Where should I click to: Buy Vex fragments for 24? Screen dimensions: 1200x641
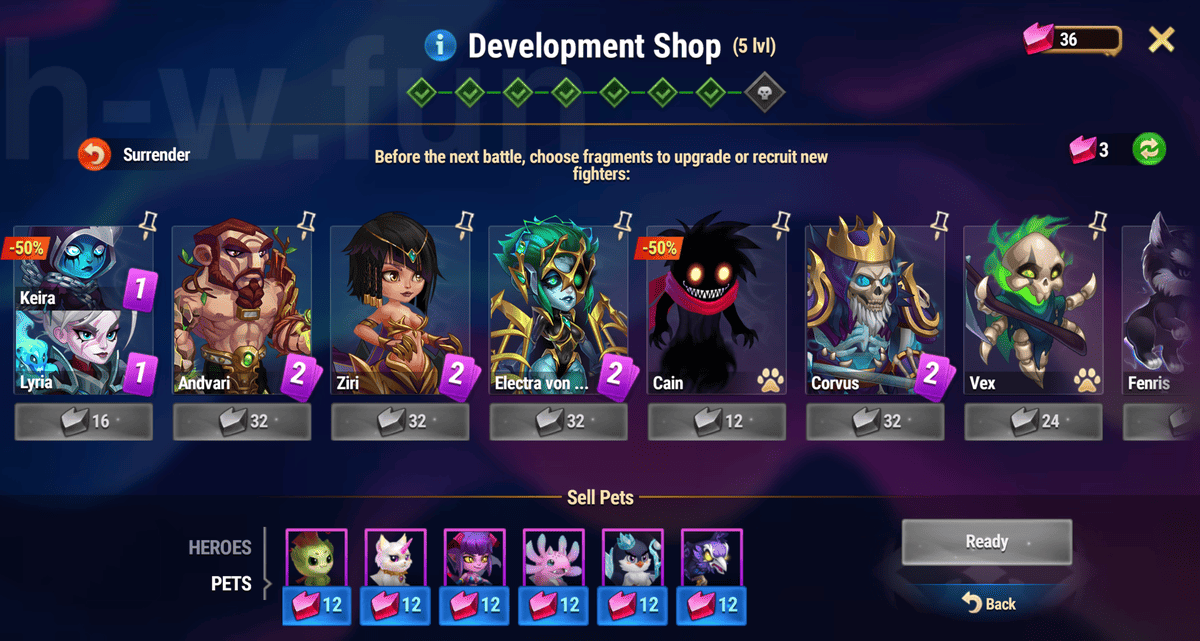[1032, 421]
